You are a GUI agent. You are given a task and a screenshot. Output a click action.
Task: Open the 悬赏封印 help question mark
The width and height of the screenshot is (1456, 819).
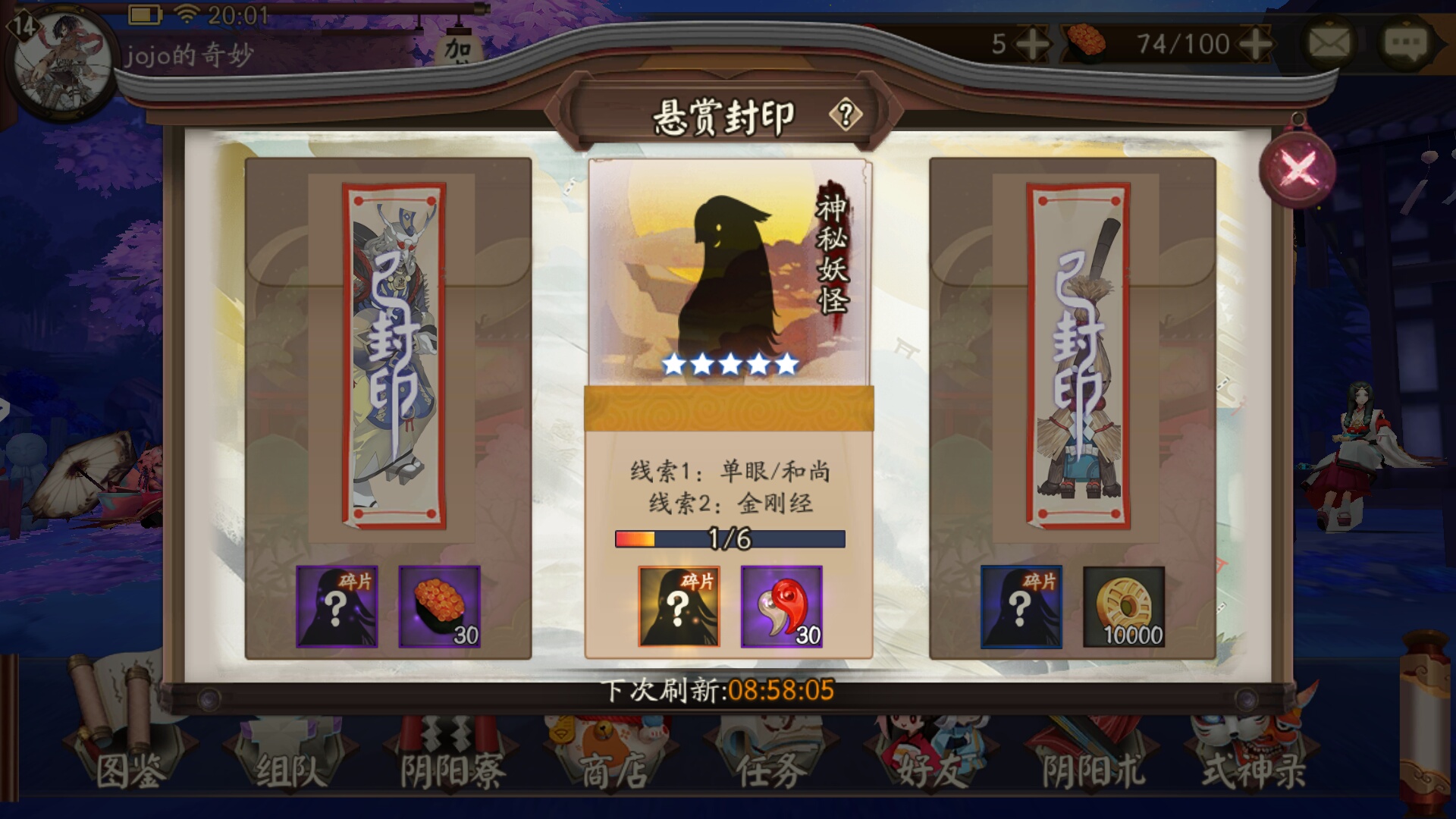[846, 114]
